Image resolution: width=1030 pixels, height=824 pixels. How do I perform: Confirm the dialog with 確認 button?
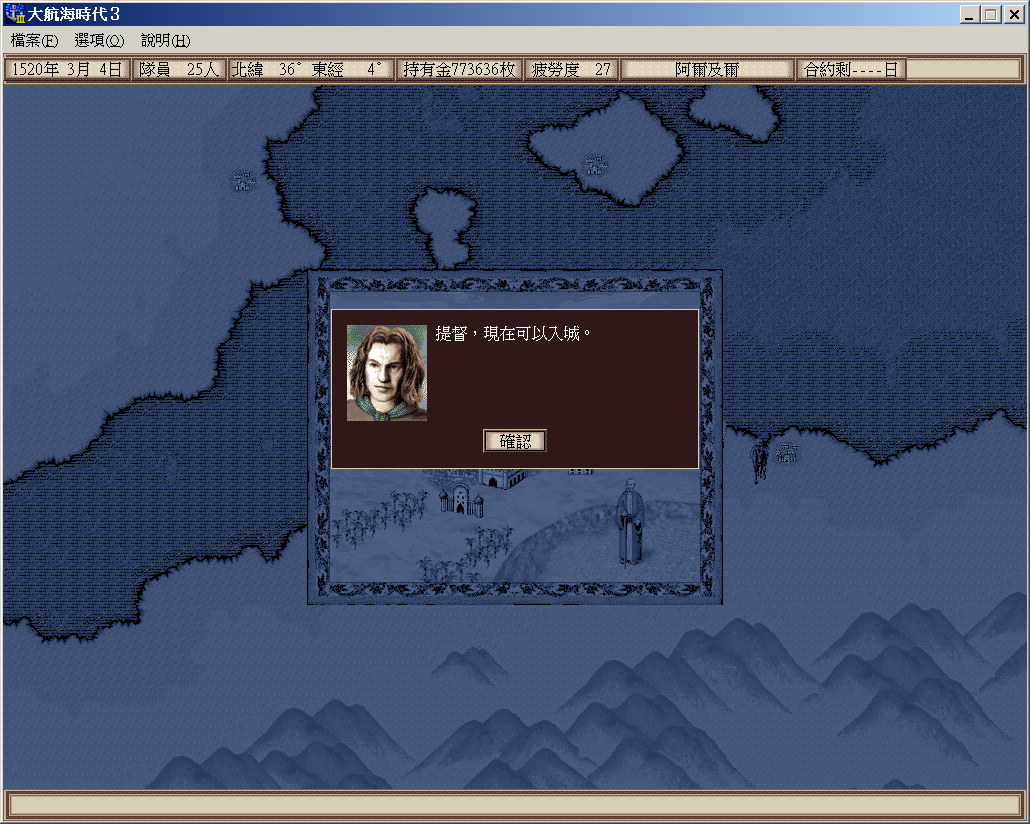(515, 441)
